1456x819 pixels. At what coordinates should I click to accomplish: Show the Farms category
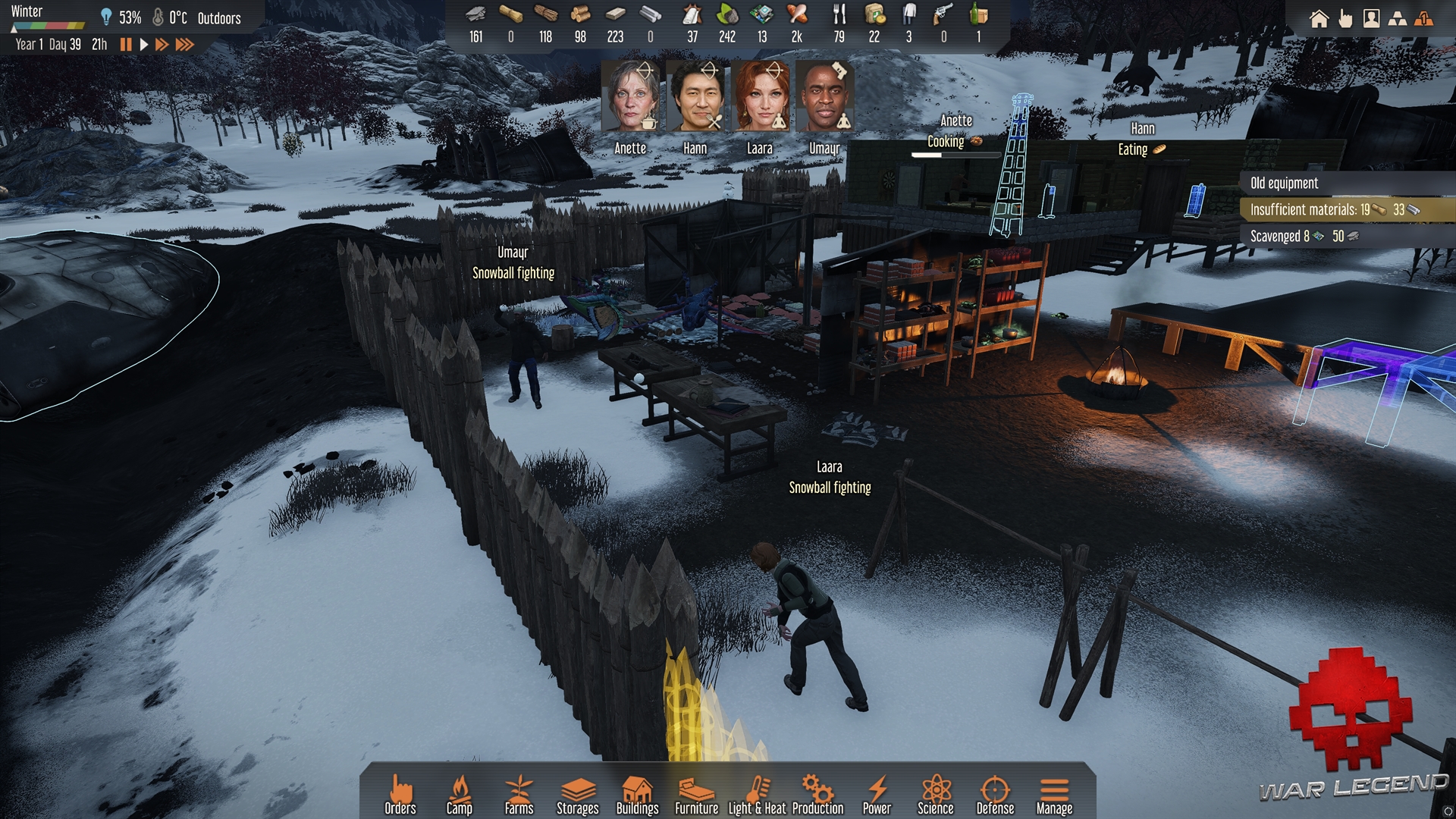pyautogui.click(x=519, y=795)
